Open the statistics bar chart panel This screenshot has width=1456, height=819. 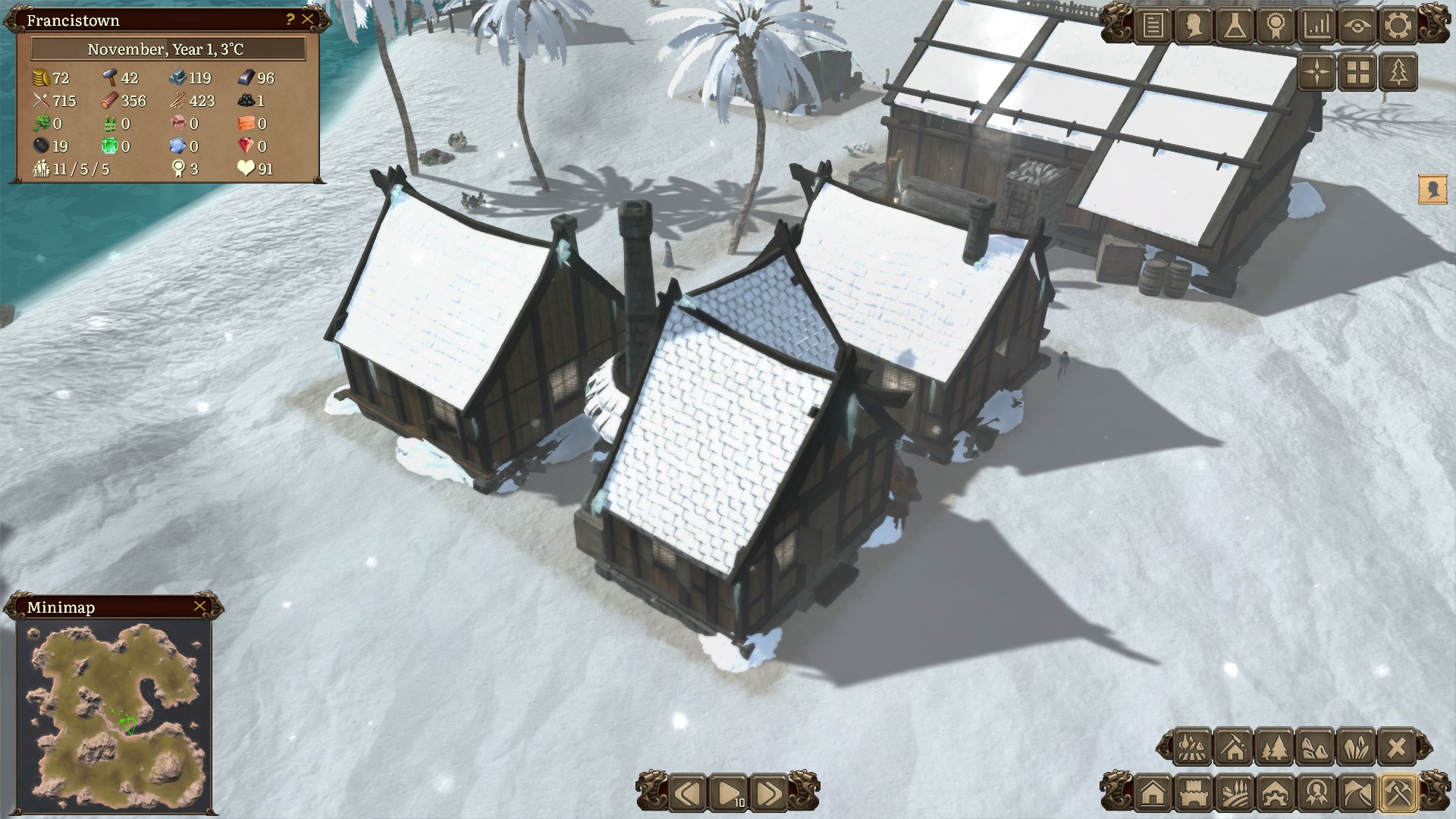coord(1316,26)
